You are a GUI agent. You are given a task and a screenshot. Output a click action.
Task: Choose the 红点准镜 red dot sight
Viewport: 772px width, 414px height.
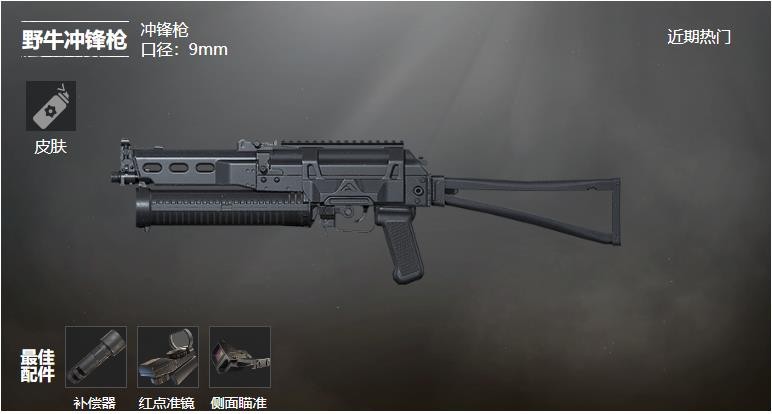(x=168, y=357)
